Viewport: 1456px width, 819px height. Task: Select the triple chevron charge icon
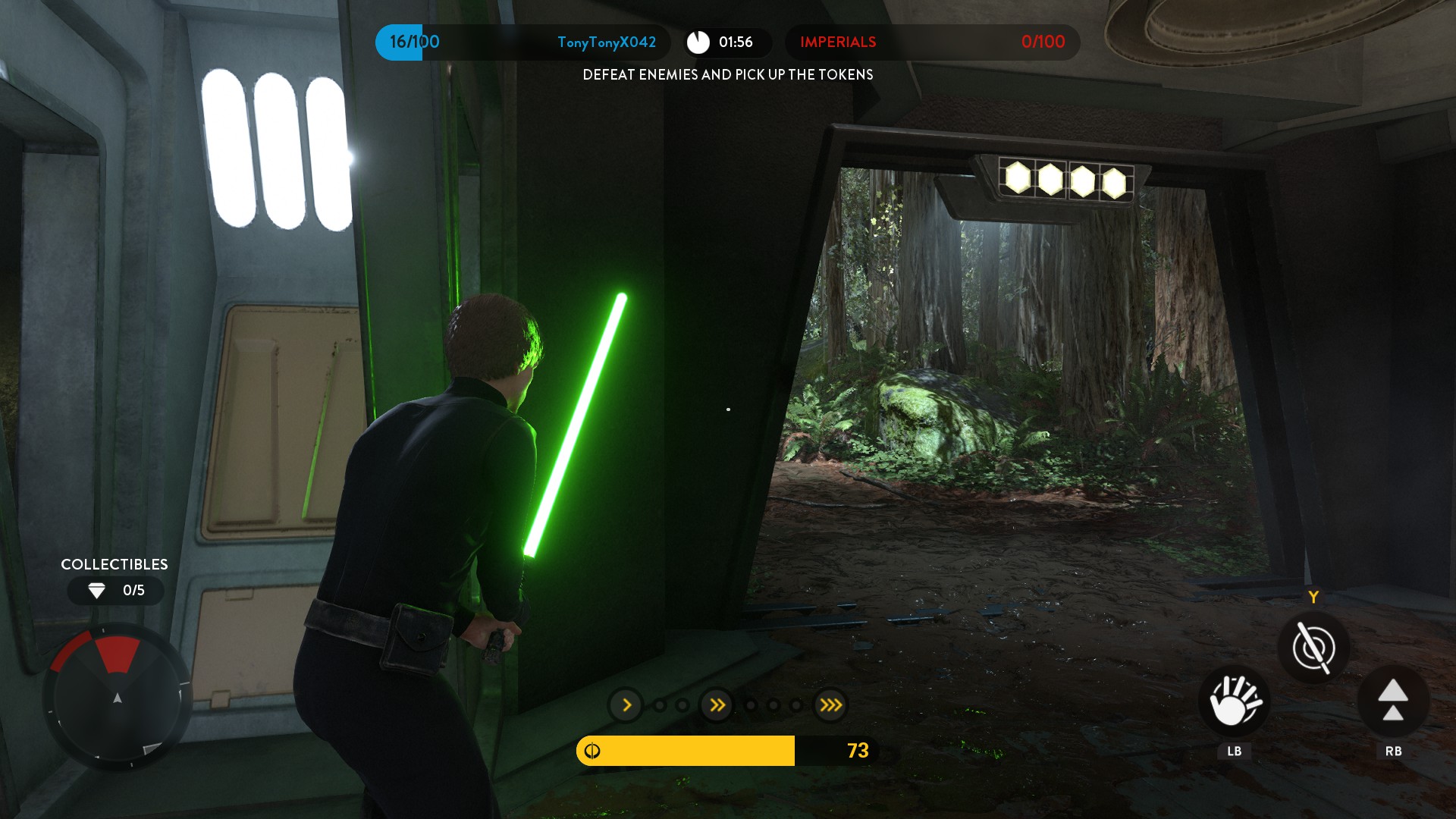coord(830,705)
